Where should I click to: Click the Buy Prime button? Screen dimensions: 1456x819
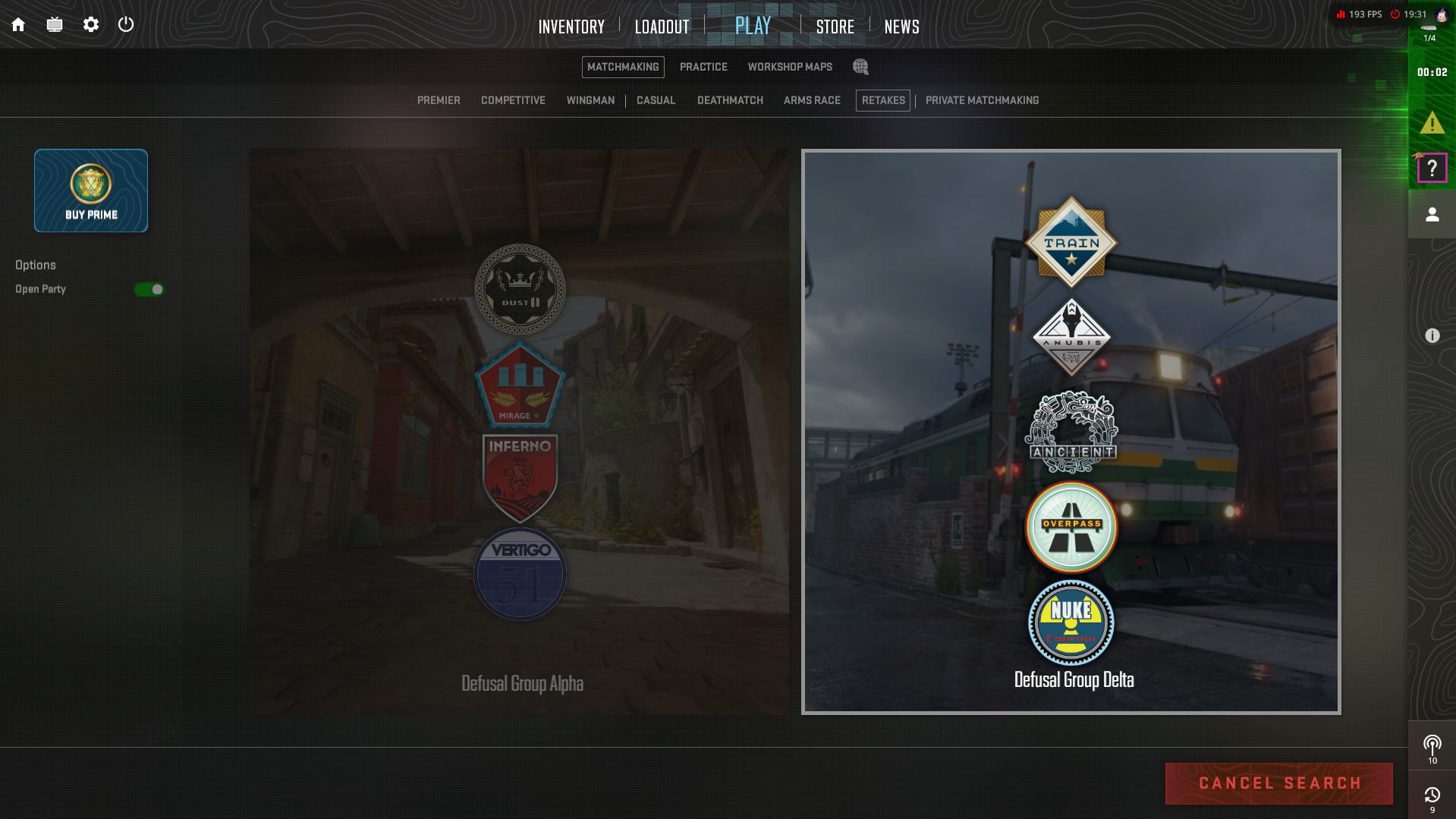(x=91, y=191)
